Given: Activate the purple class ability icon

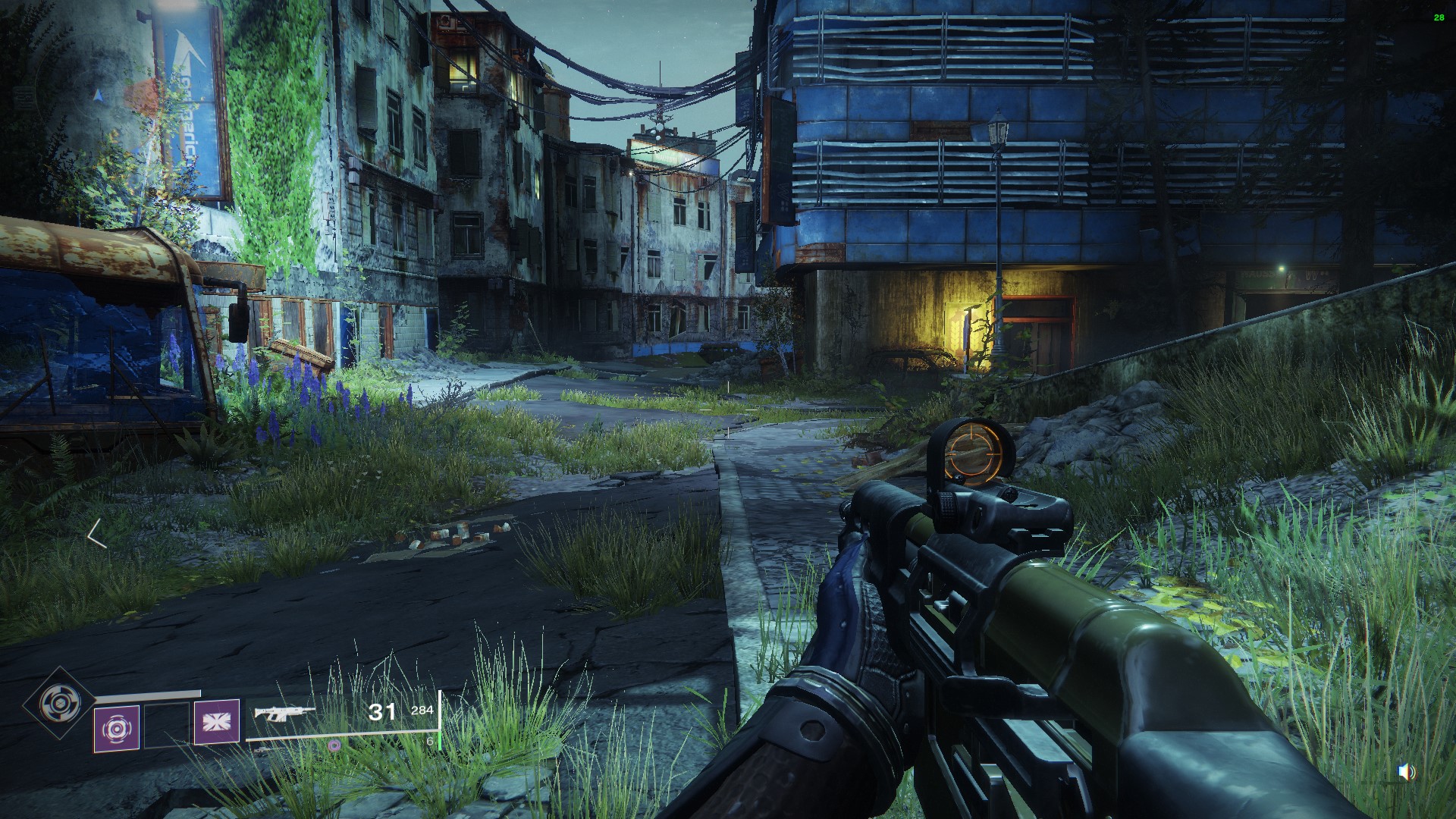Looking at the screenshot, I should click(217, 722).
